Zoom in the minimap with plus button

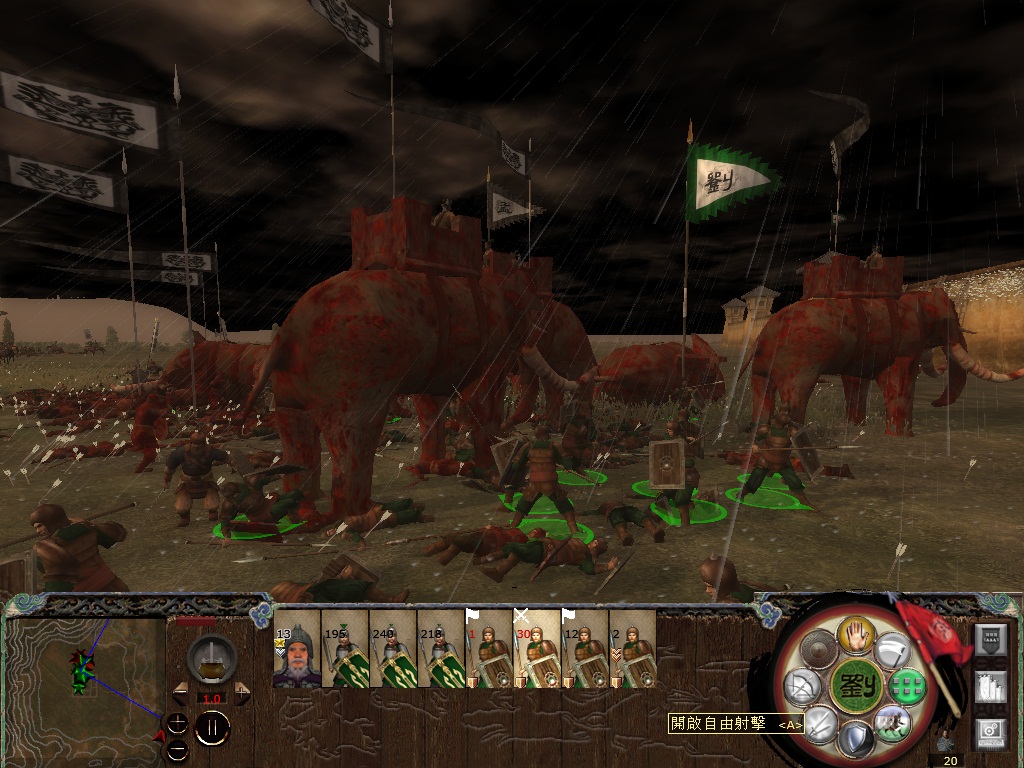pyautogui.click(x=177, y=723)
